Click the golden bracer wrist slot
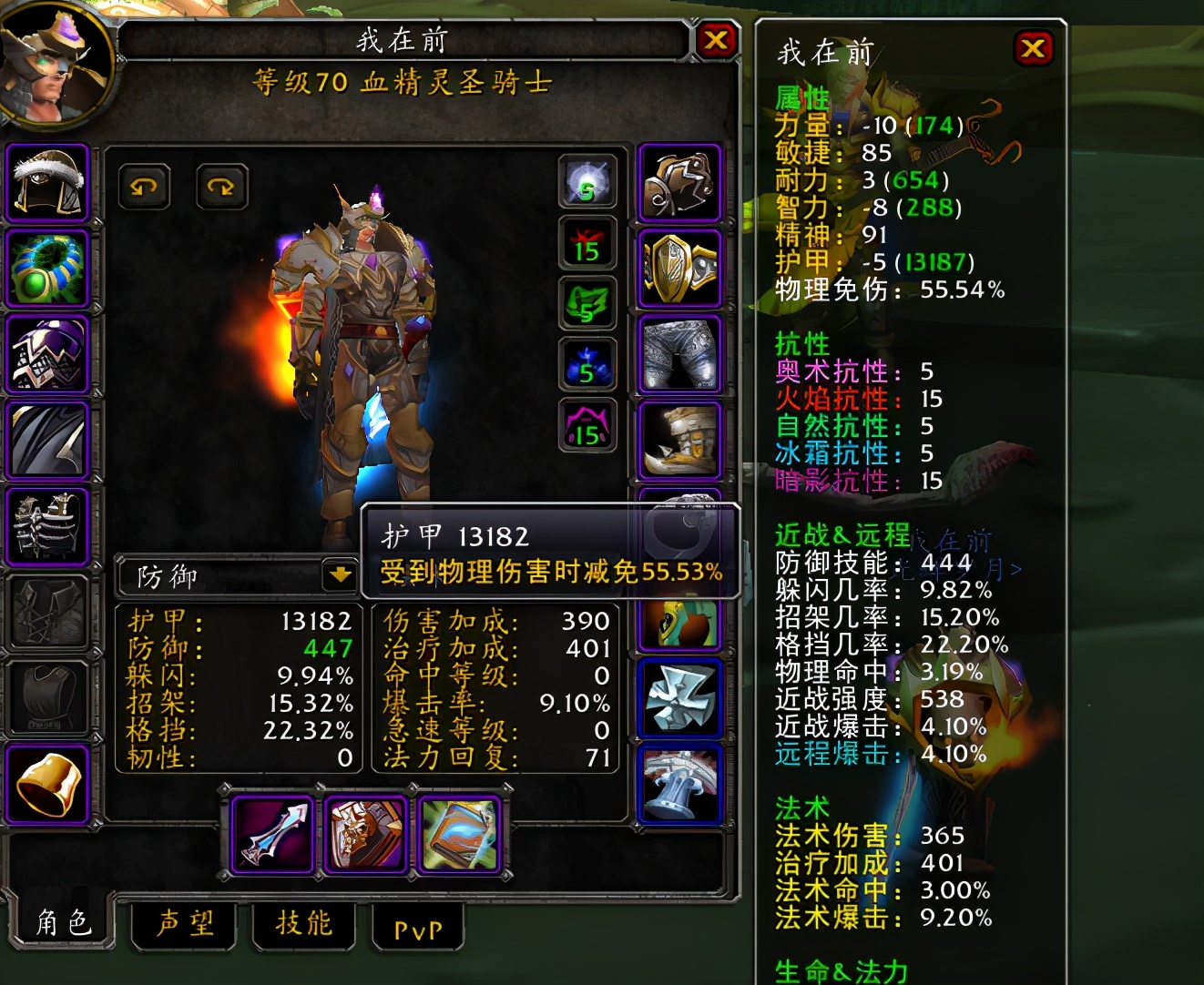The width and height of the screenshot is (1204, 985). coord(48,784)
